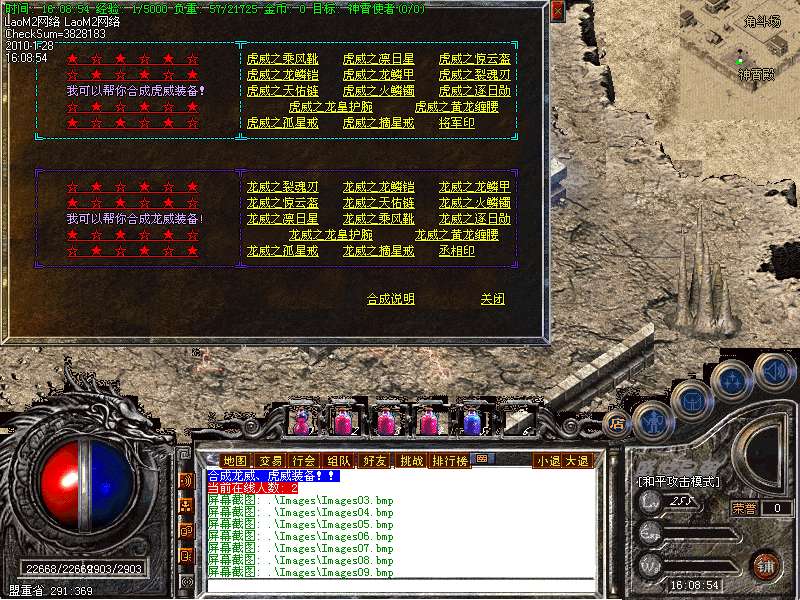
Task: Open the 交易 trade panel
Action: [x=270, y=460]
